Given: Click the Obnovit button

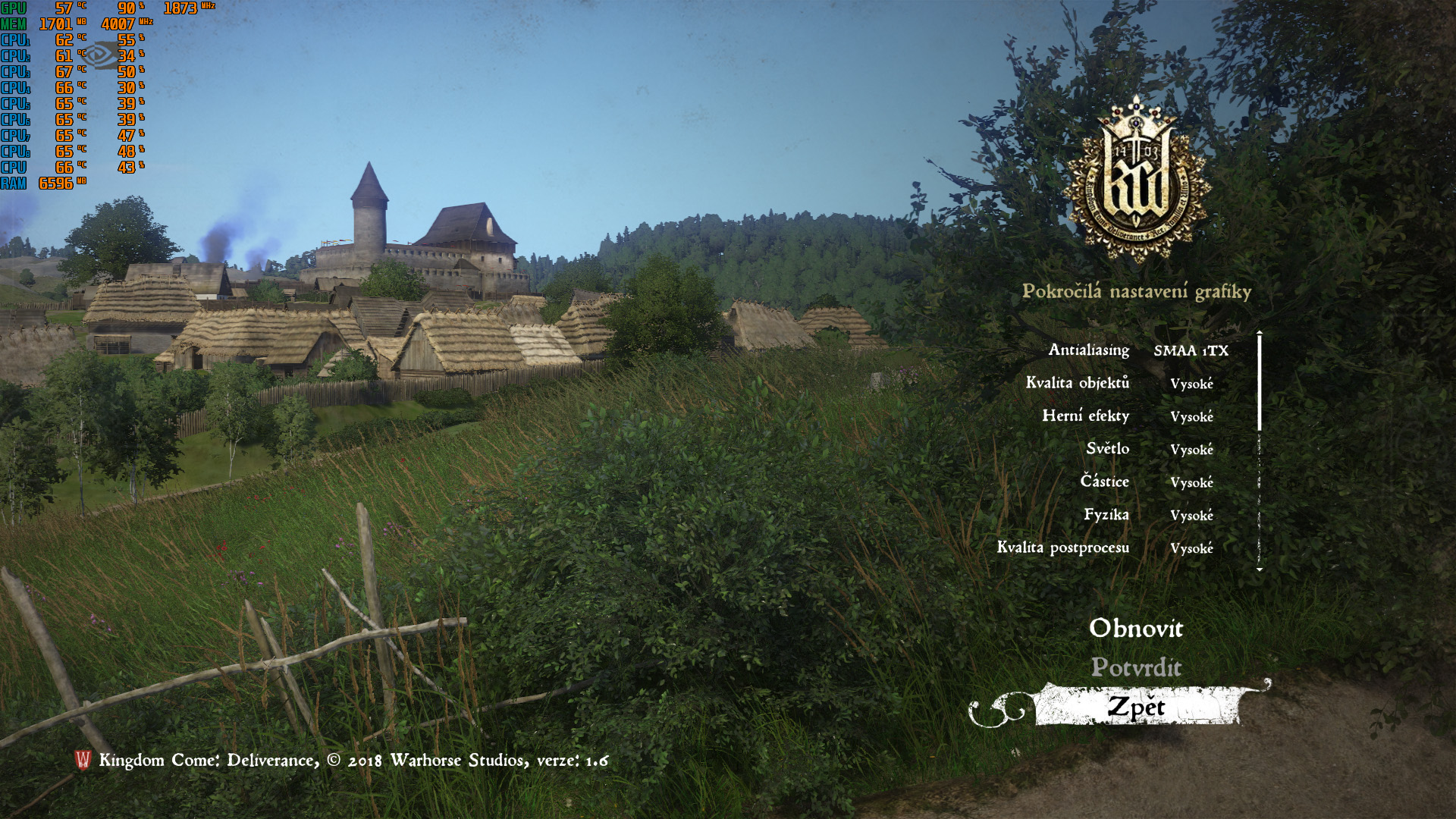Looking at the screenshot, I should (x=1135, y=628).
